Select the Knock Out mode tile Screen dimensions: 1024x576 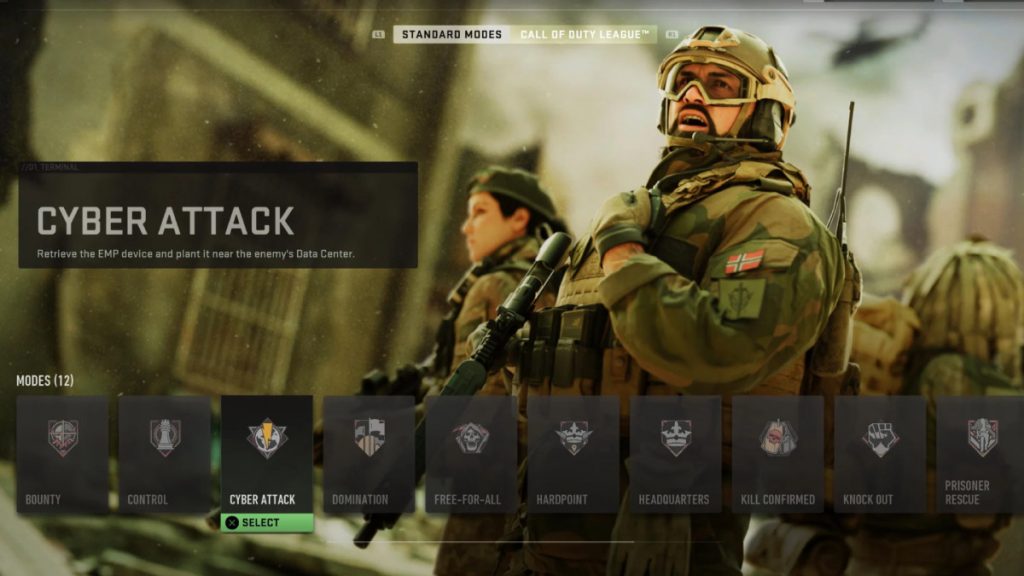point(880,454)
